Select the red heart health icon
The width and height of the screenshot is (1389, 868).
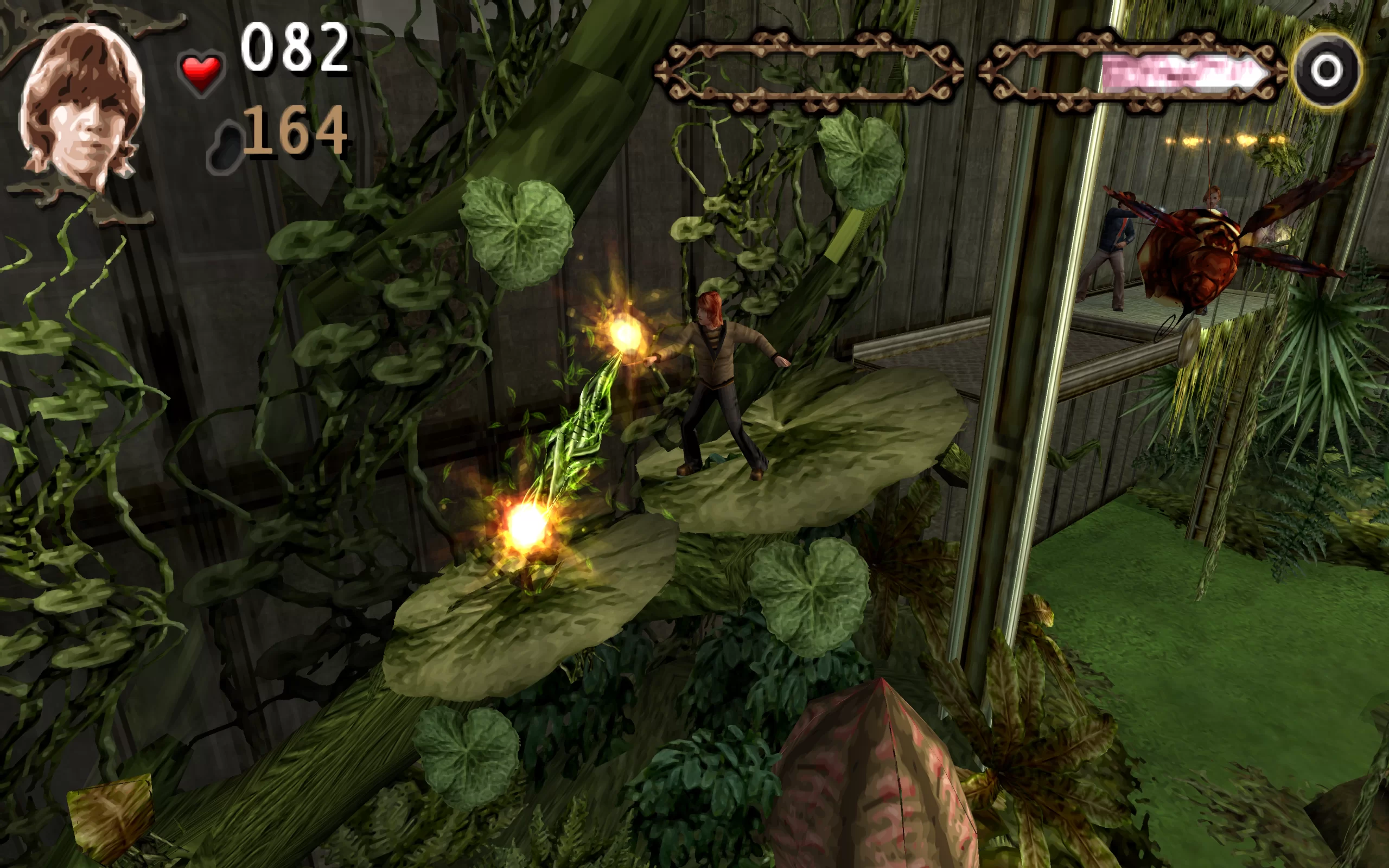pyautogui.click(x=201, y=73)
